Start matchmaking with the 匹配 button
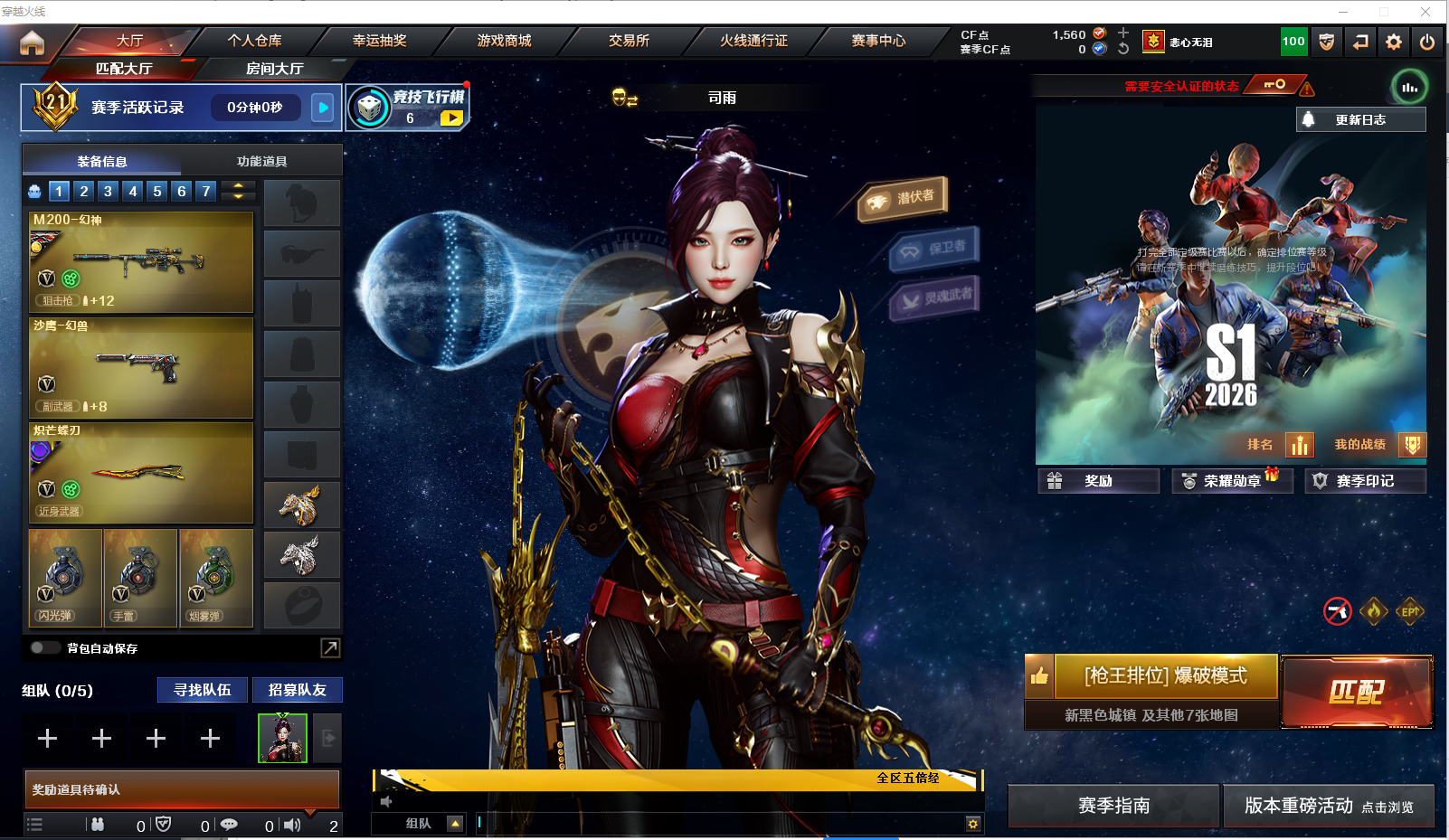The height and width of the screenshot is (840, 1449). tap(1356, 692)
